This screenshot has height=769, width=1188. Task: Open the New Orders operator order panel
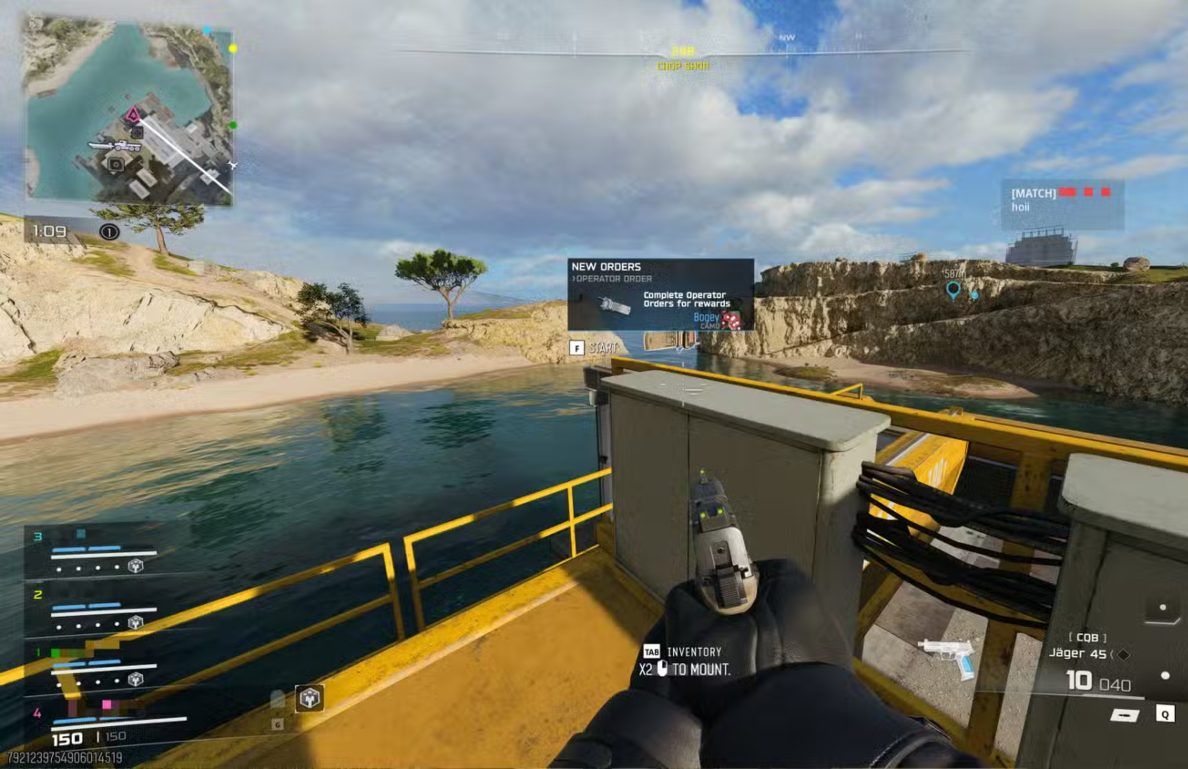(660, 294)
